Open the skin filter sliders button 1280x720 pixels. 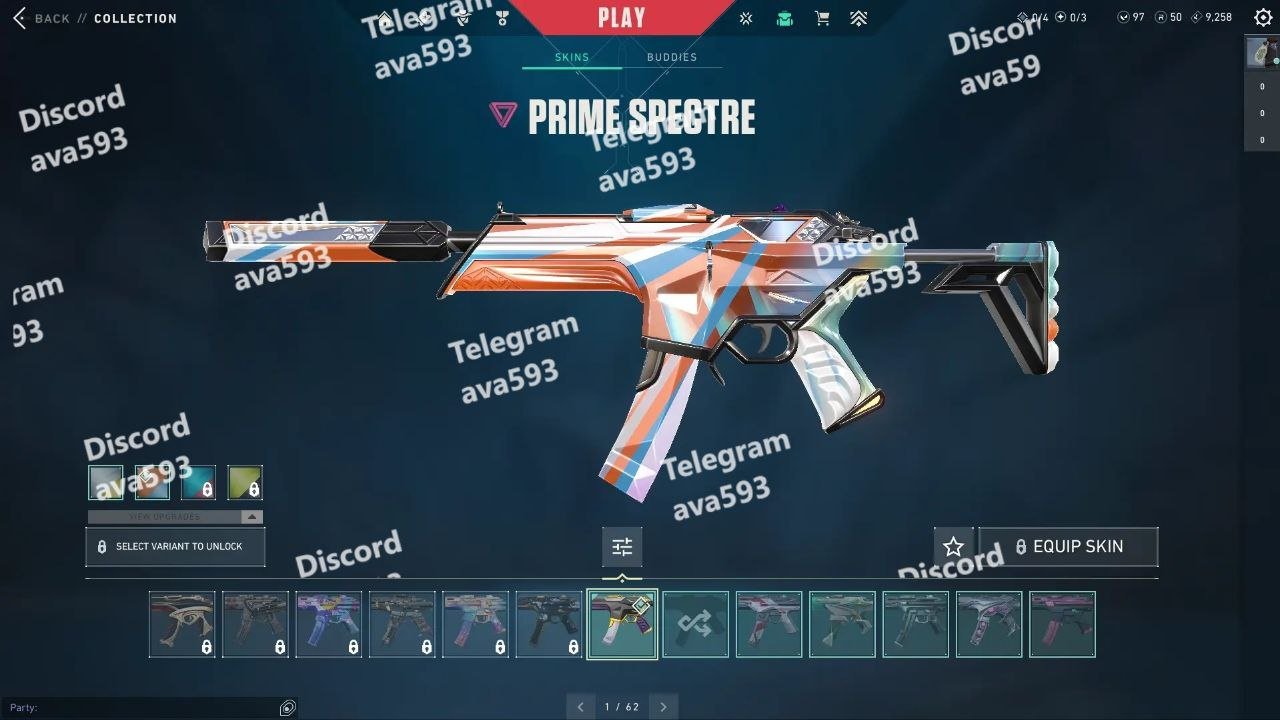[x=622, y=547]
